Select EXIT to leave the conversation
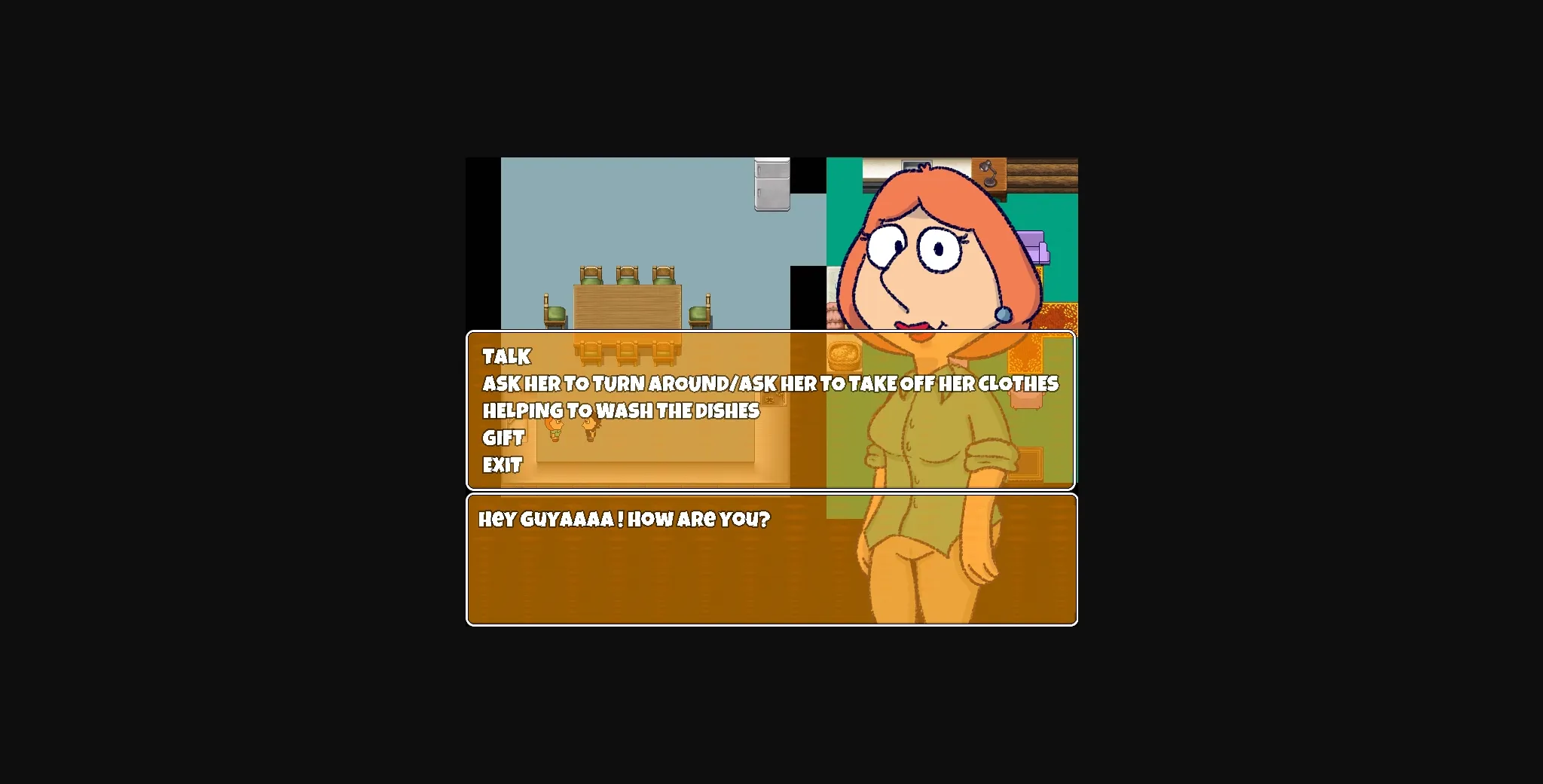The height and width of the screenshot is (784, 1543). (502, 465)
